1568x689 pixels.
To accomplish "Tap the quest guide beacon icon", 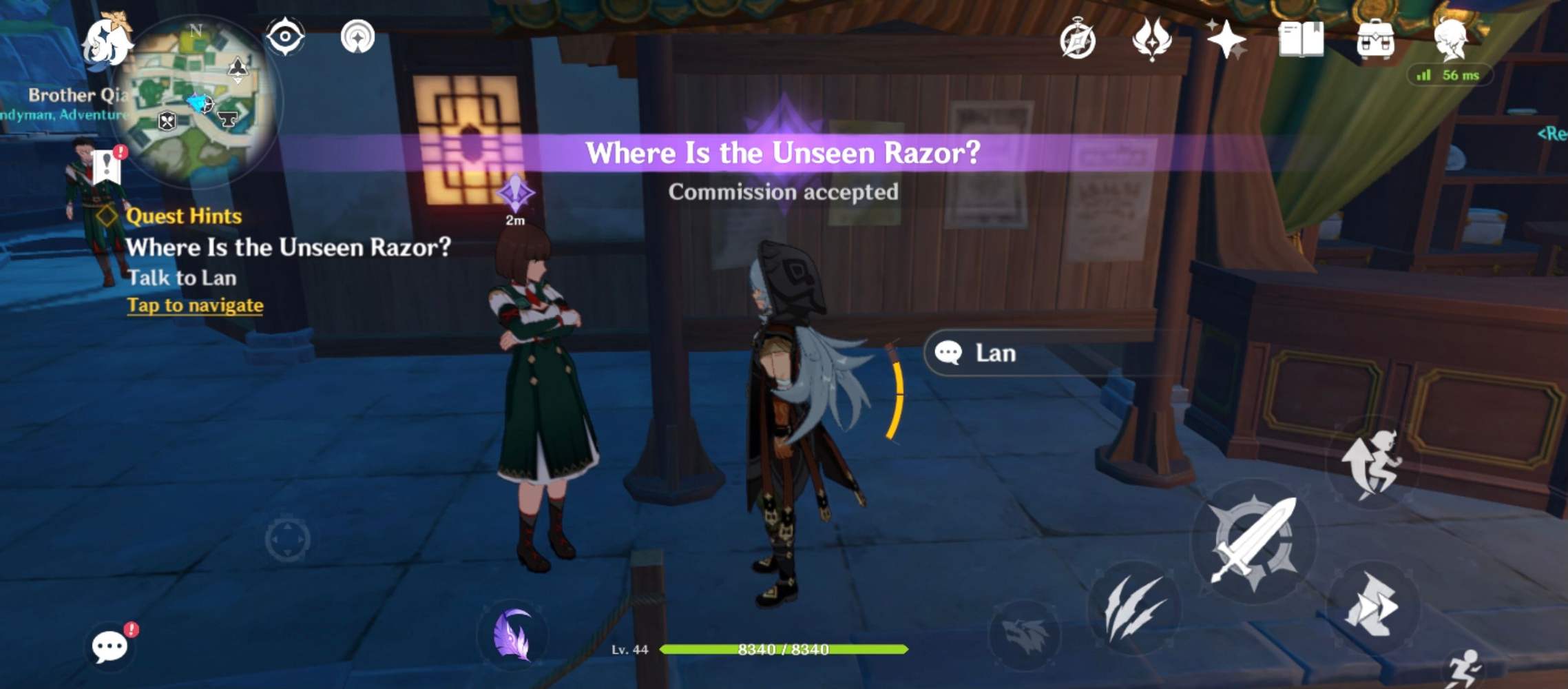I will click(357, 37).
